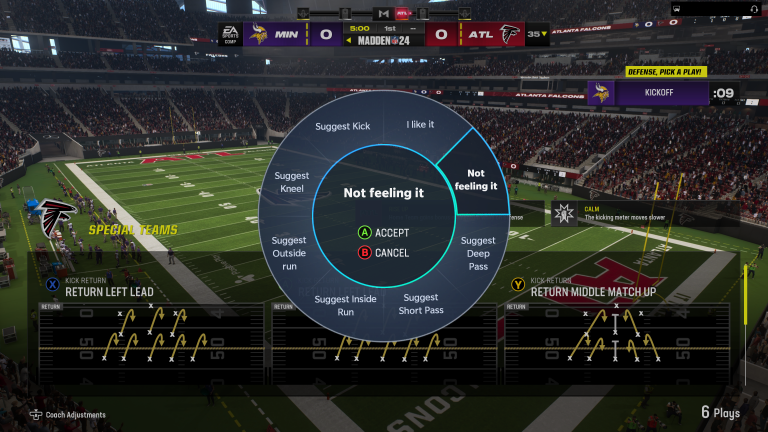Accept the highlighted wheel selection
This screenshot has width=768, height=432.
click(384, 232)
